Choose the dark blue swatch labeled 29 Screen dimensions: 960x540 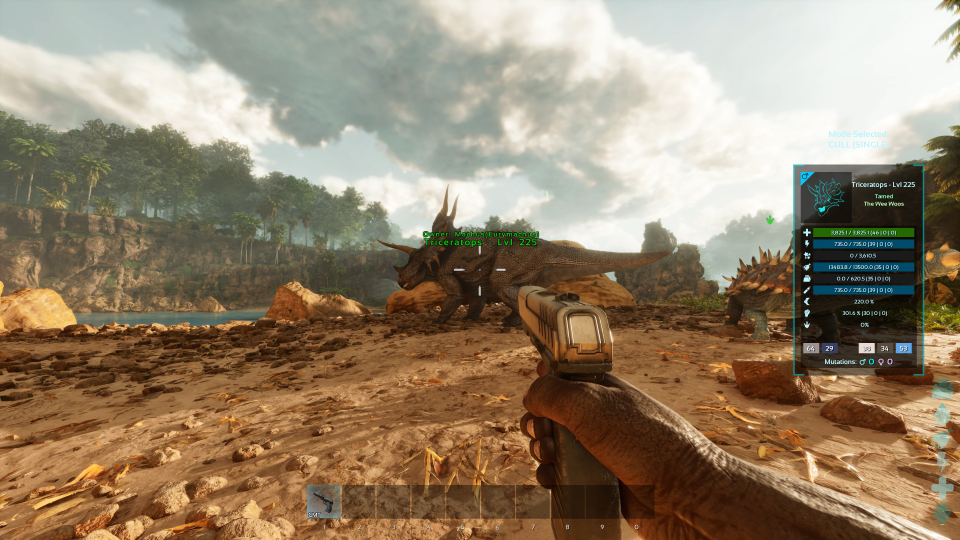tap(829, 348)
